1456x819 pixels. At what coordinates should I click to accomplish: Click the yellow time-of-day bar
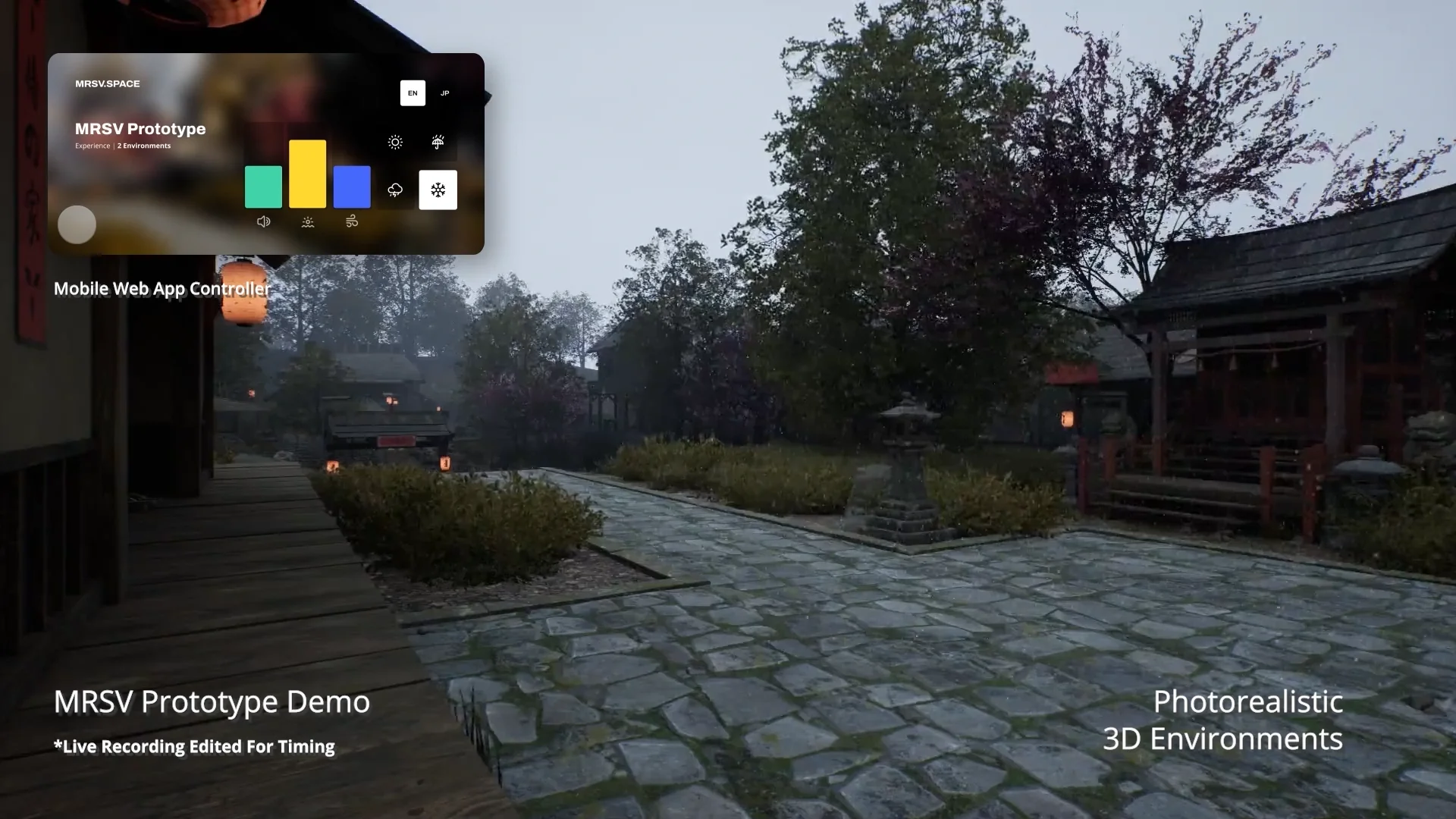307,174
